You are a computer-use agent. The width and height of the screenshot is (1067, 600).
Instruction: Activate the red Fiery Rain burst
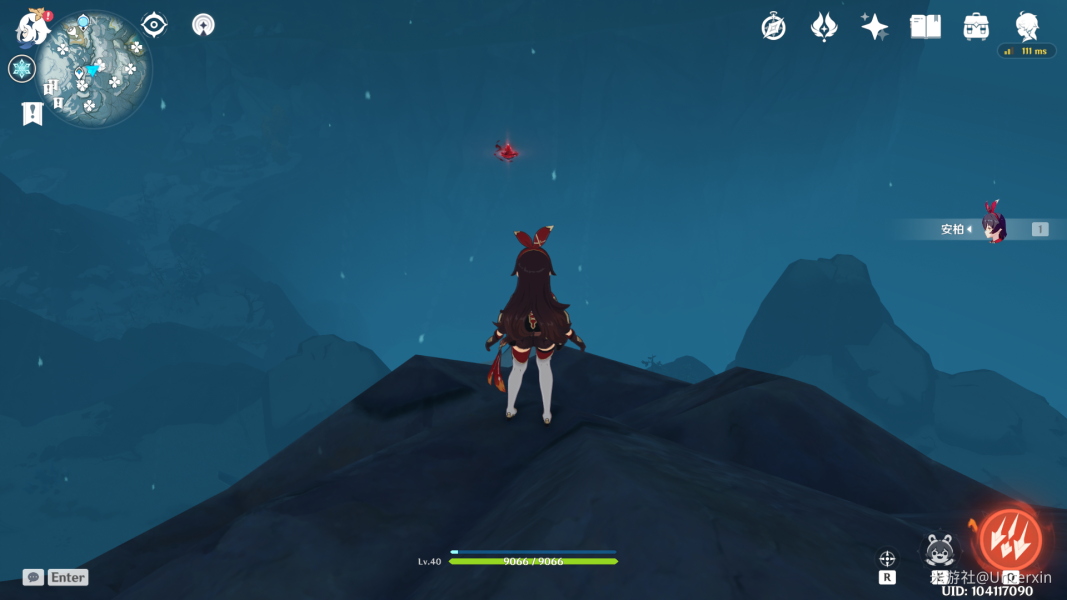[x=1010, y=540]
